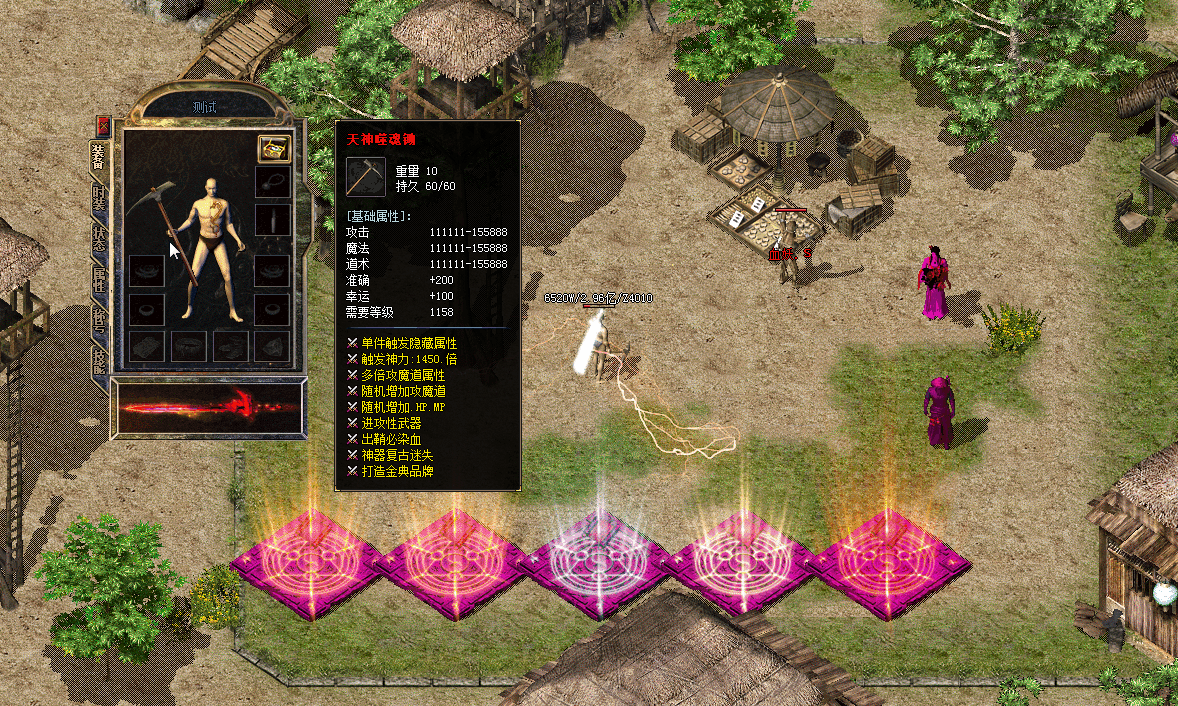The width and height of the screenshot is (1178, 706).
Task: Click the necklace equipment slot
Action: tap(272, 182)
